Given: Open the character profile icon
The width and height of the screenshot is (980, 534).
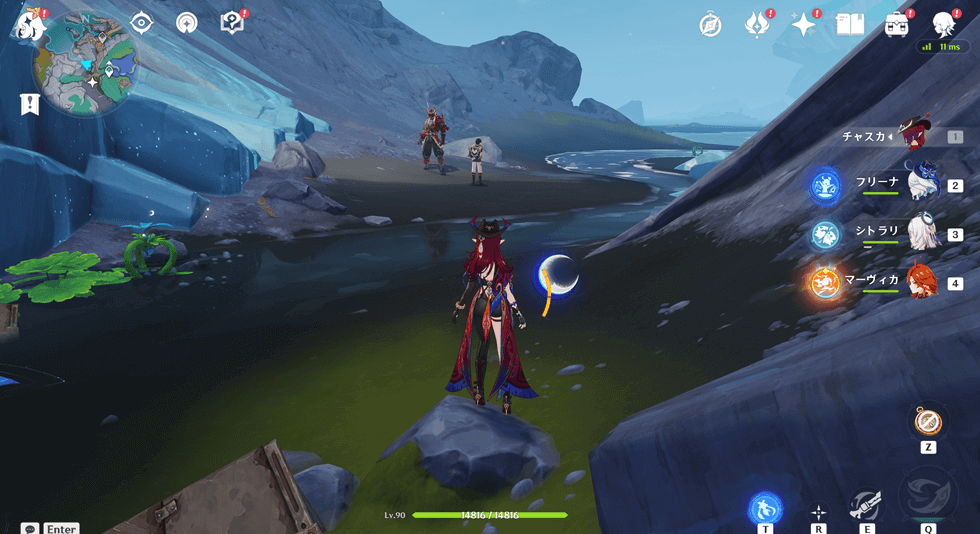Looking at the screenshot, I should [x=943, y=24].
